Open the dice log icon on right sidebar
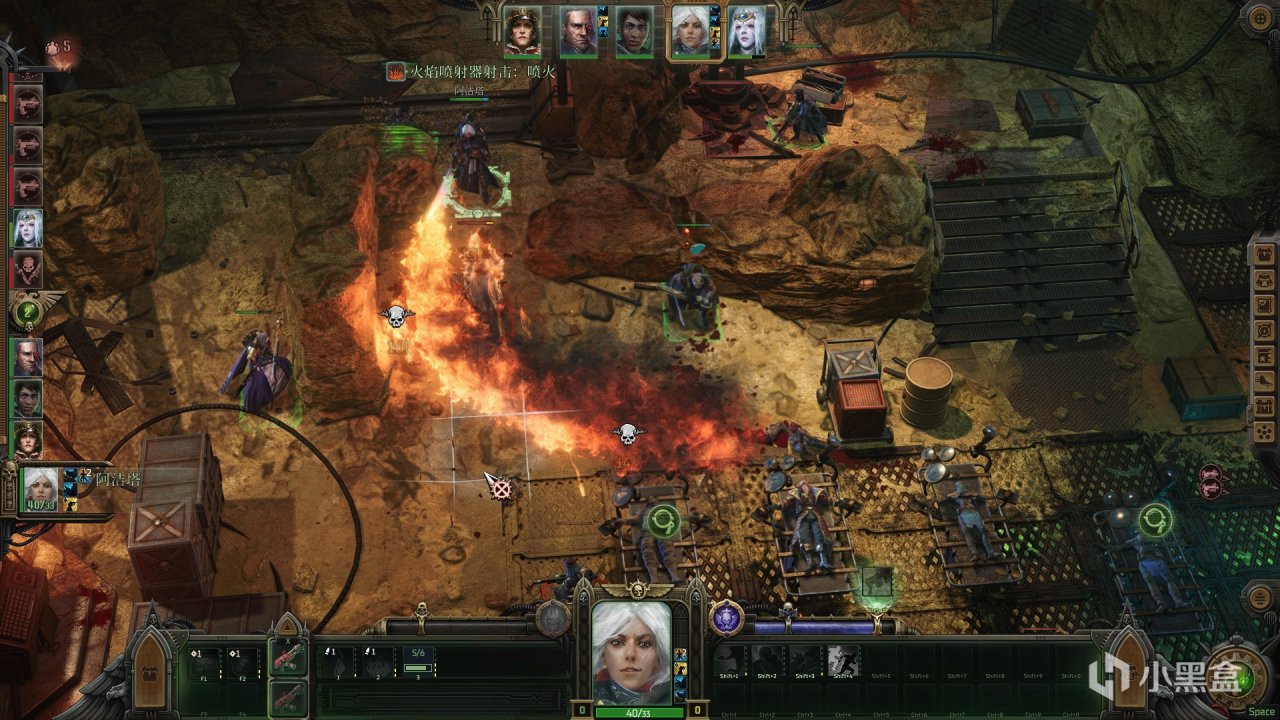The height and width of the screenshot is (720, 1280). 1264,432
